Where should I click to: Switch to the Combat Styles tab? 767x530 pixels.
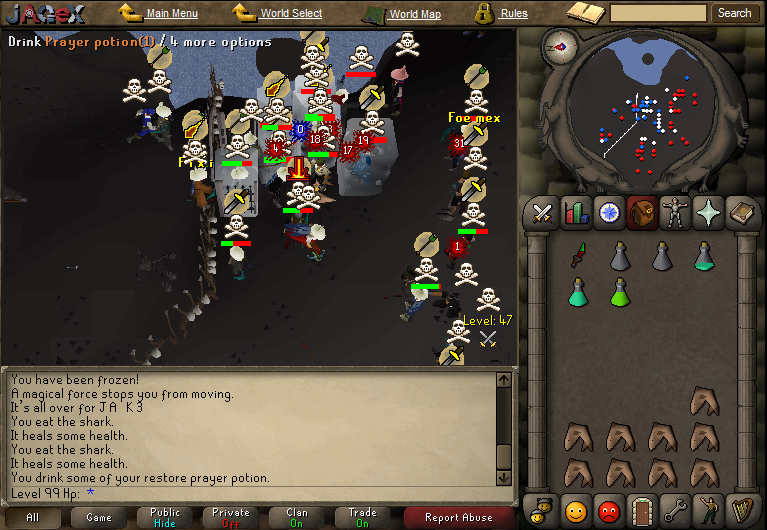pyautogui.click(x=542, y=212)
